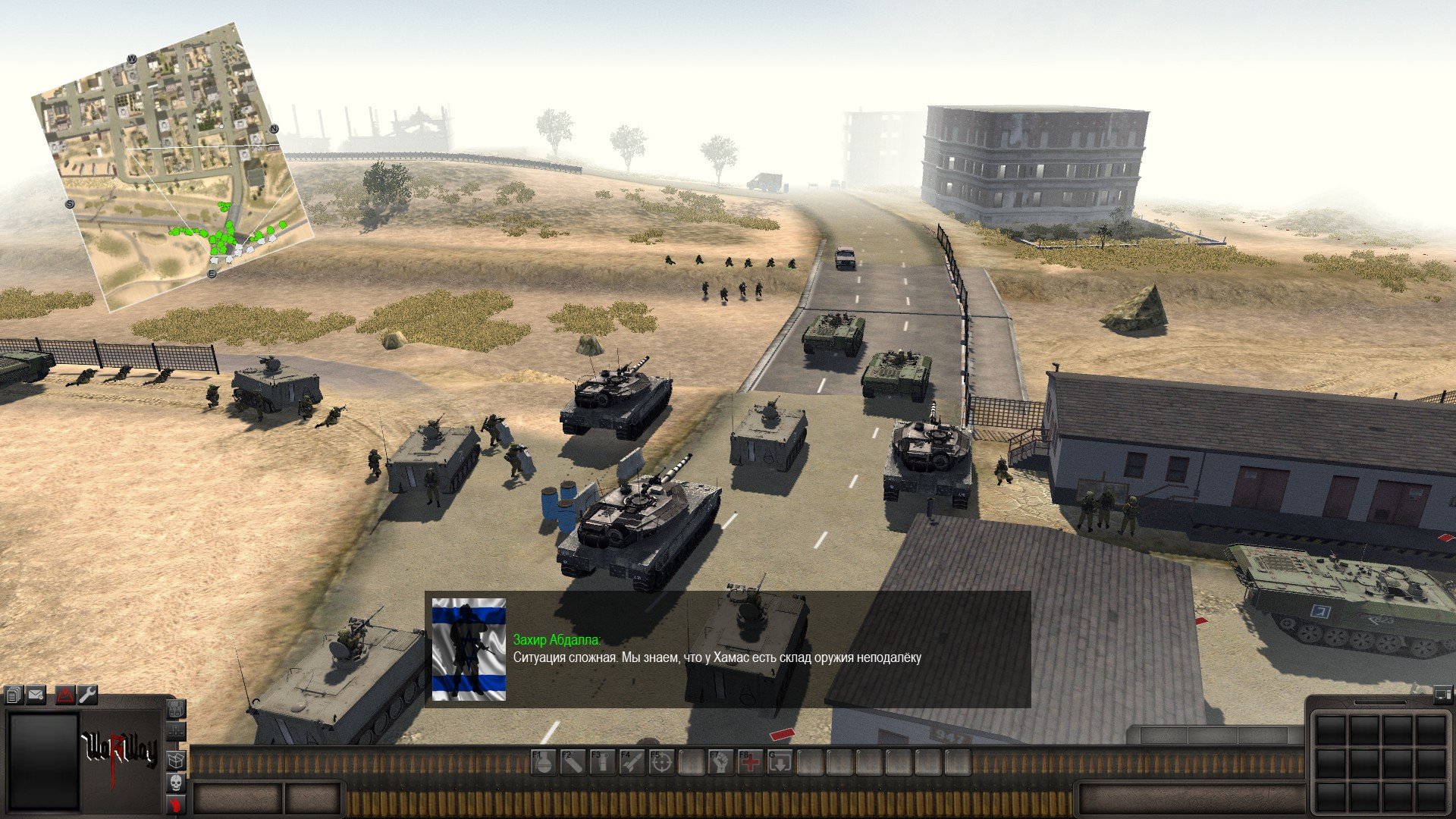The width and height of the screenshot is (1456, 819).
Task: Activate the F5 crosshair targeting command
Action: click(661, 762)
